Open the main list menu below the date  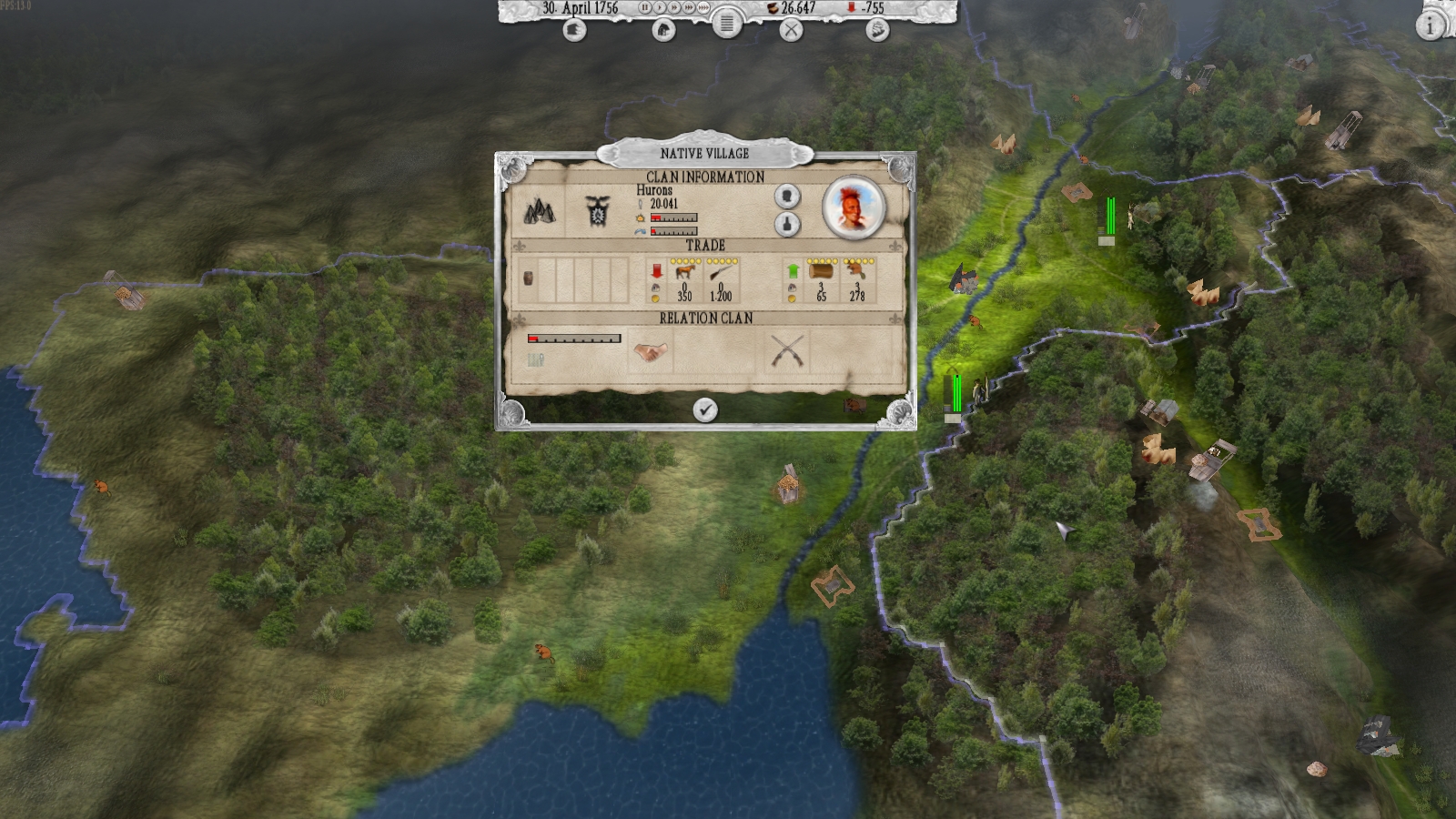coord(727,26)
